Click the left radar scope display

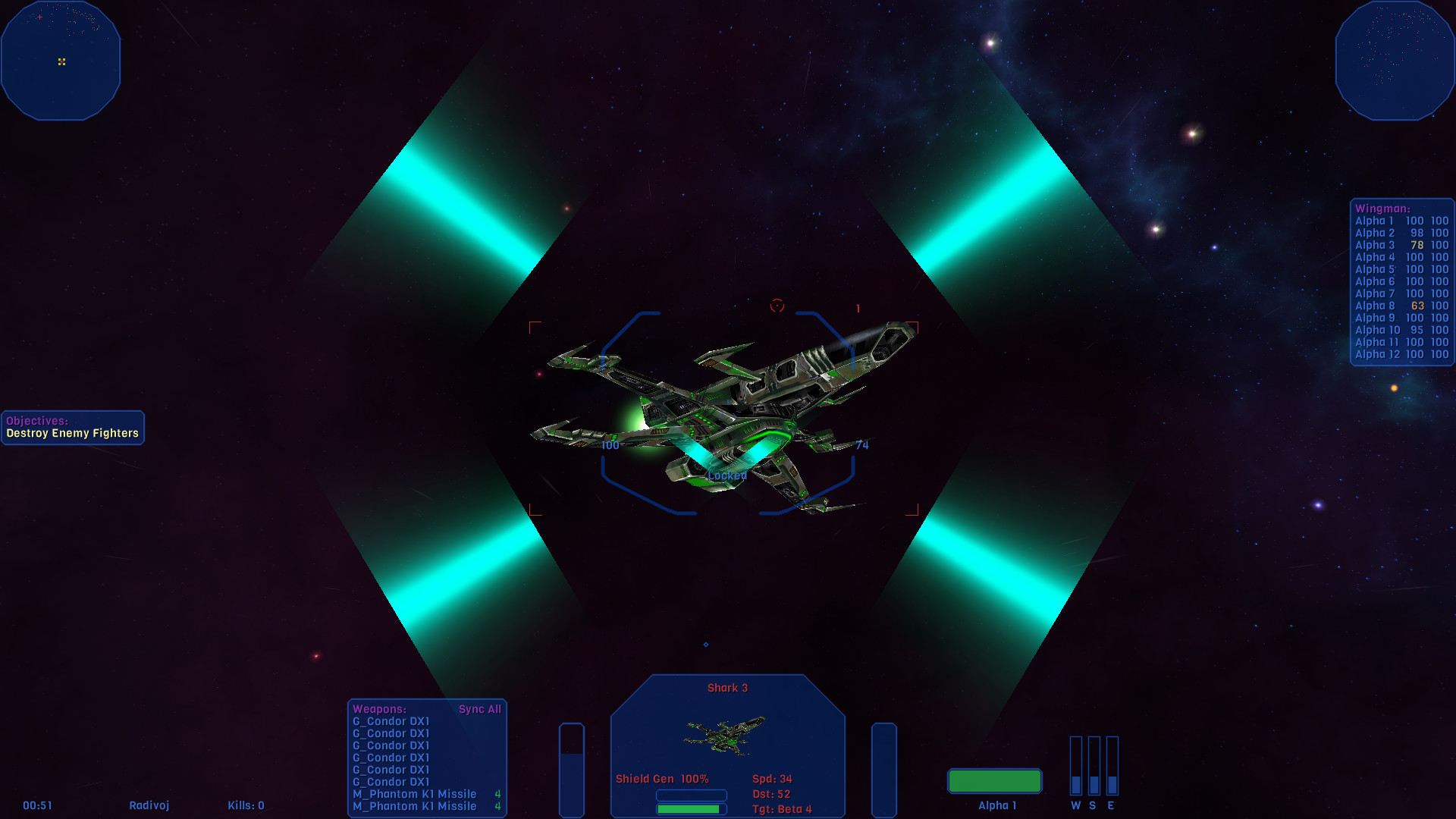point(61,61)
